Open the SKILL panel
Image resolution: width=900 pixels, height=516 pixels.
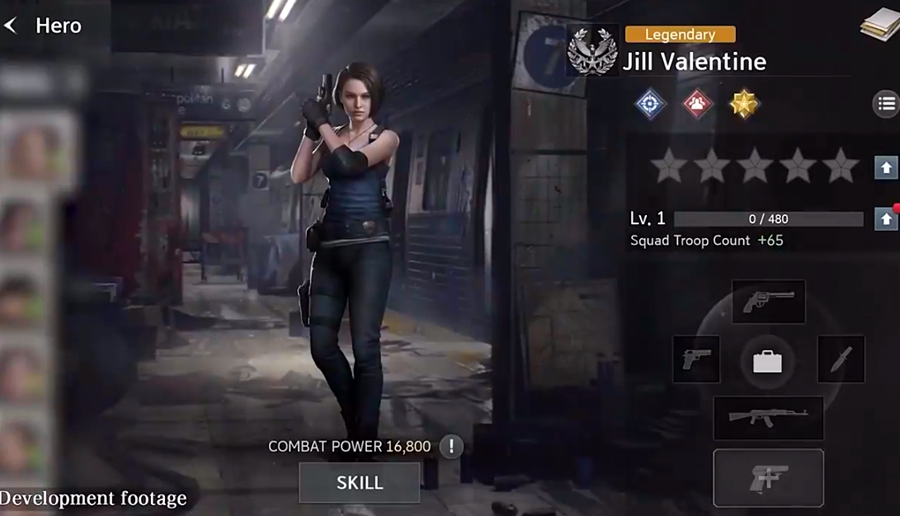[x=359, y=483]
